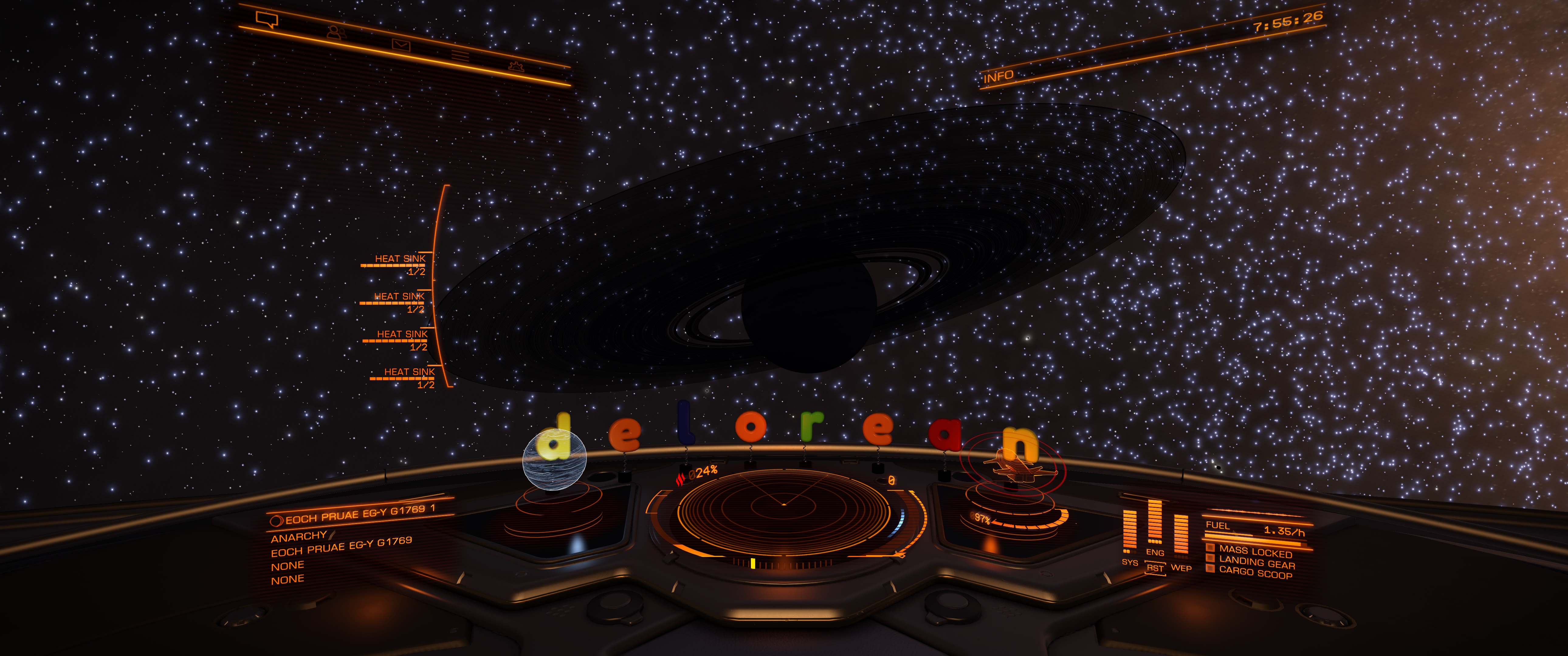Click the SYS power distributor bar
This screenshot has height=656, width=1568.
[x=1129, y=532]
